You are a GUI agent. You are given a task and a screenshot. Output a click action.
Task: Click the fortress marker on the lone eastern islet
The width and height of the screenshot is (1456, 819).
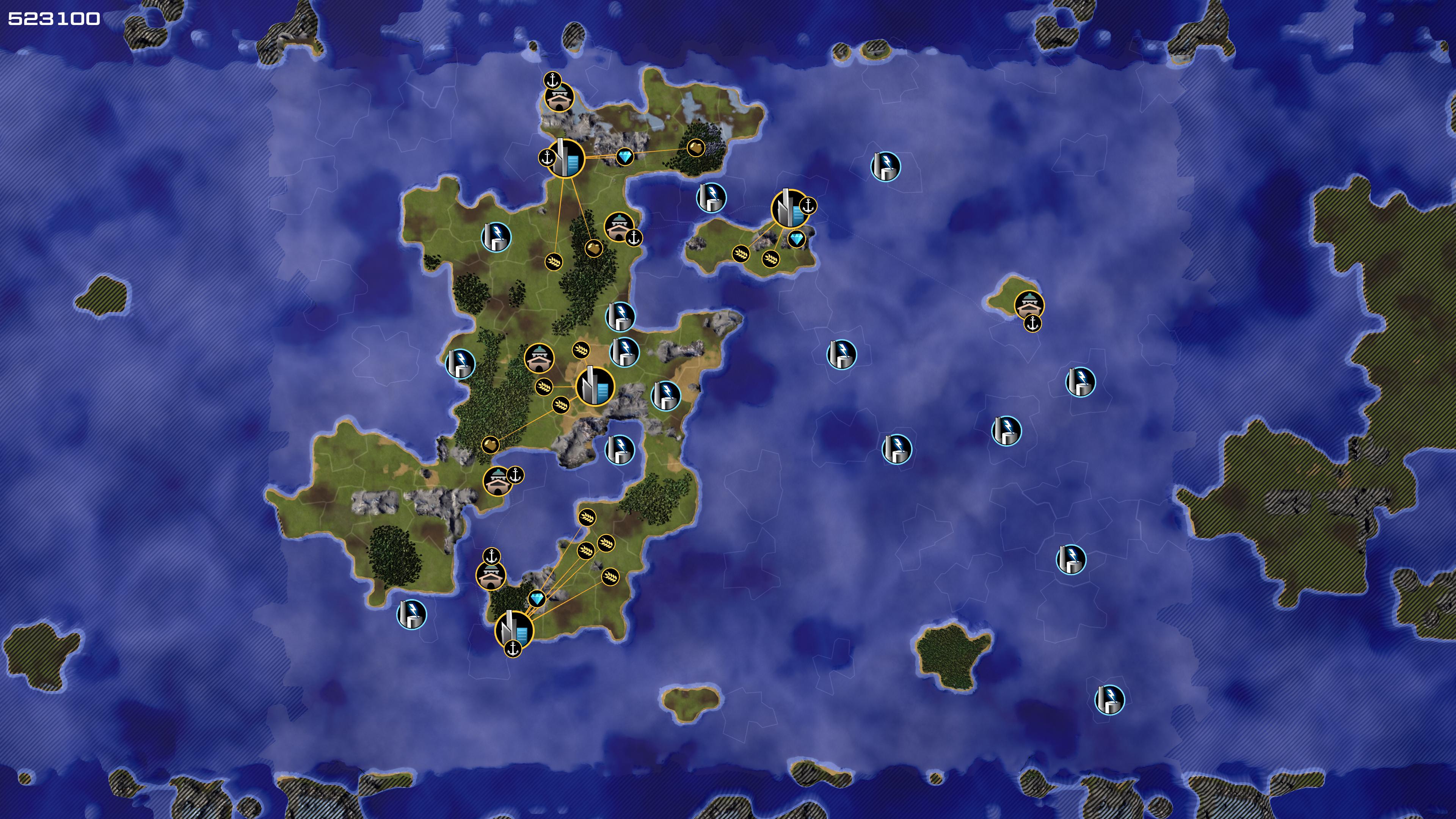pos(1029,305)
